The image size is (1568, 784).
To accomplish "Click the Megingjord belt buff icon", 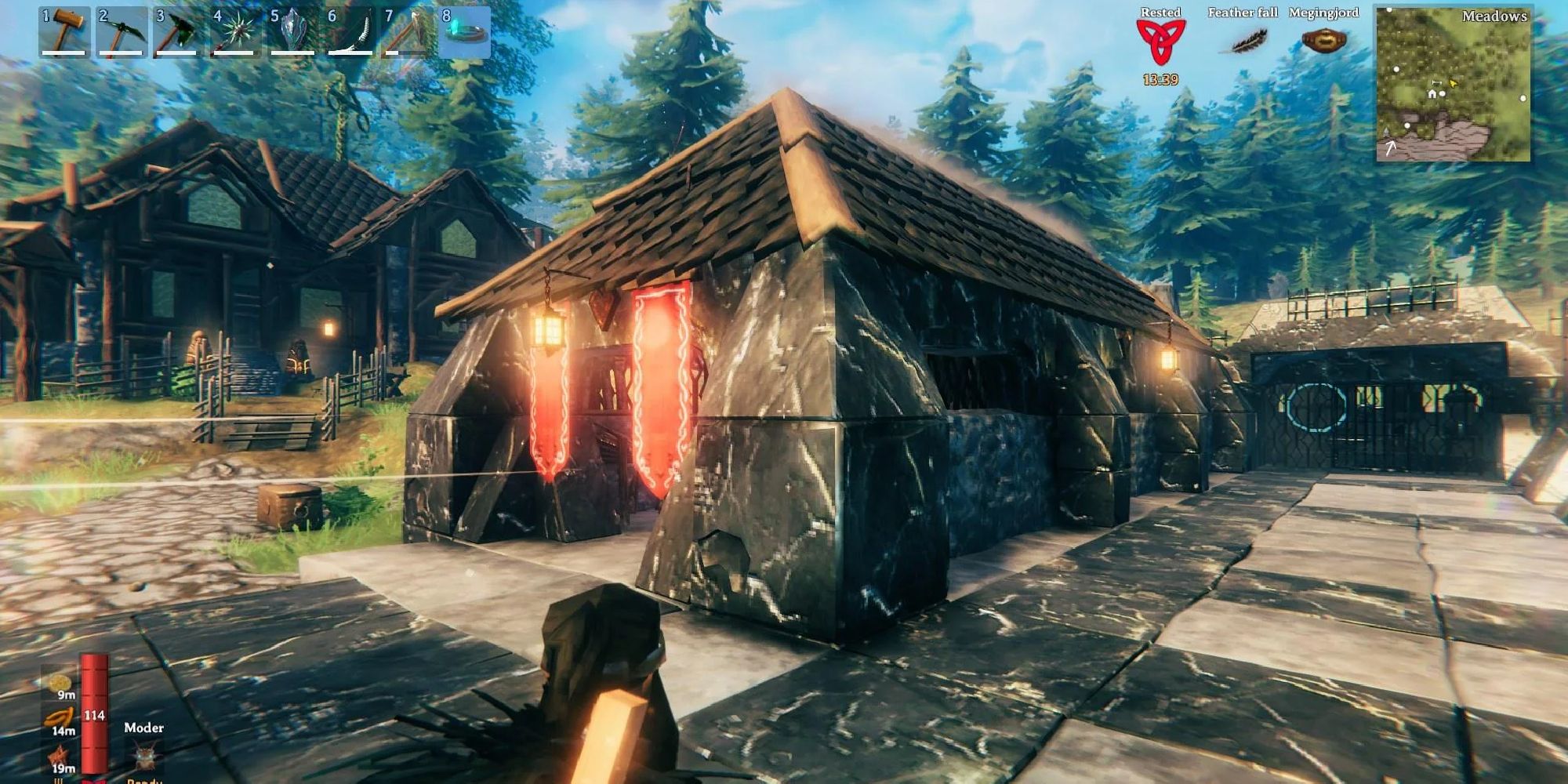I will pyautogui.click(x=1325, y=38).
